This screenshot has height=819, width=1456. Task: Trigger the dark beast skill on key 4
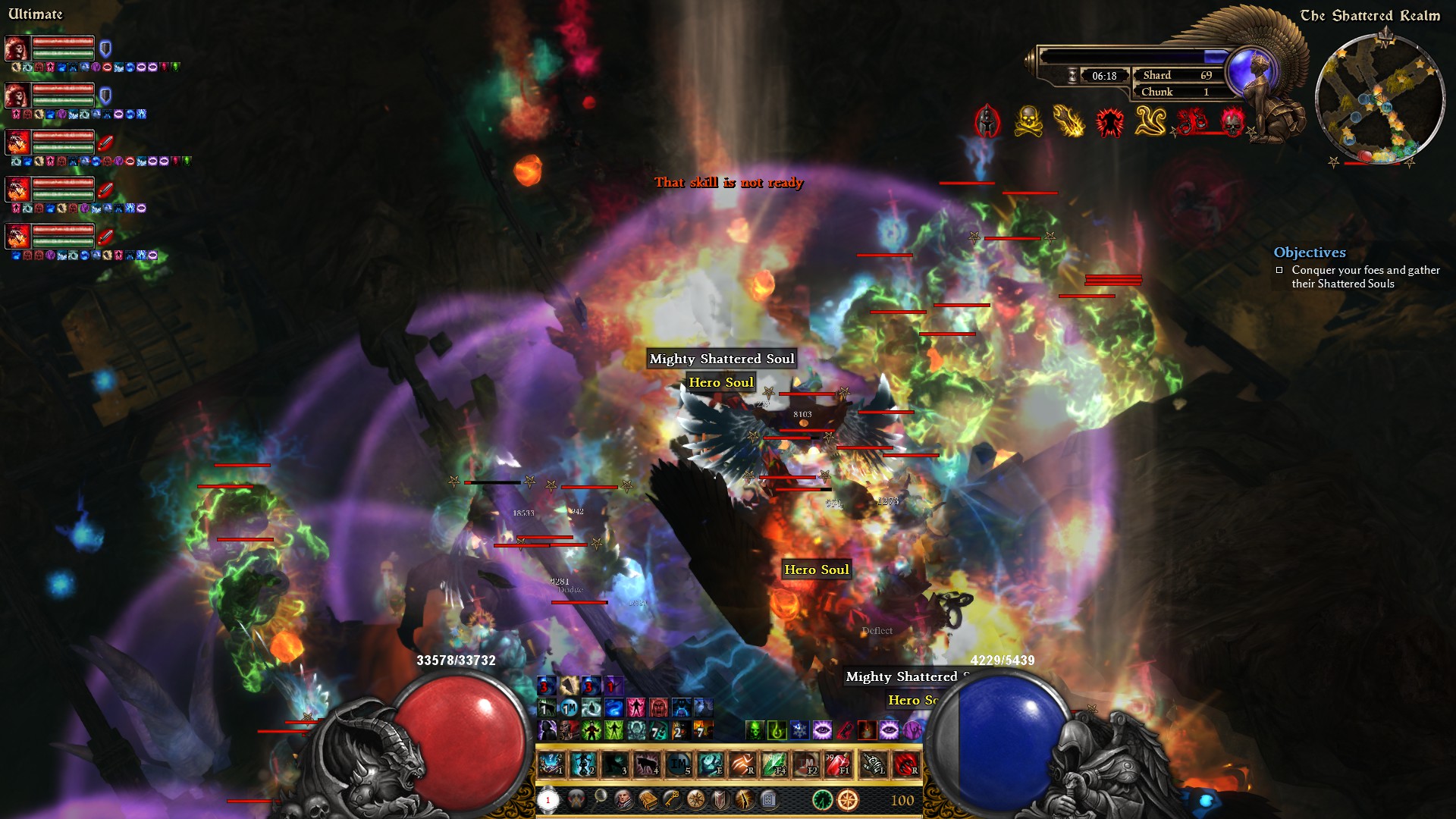(x=646, y=764)
